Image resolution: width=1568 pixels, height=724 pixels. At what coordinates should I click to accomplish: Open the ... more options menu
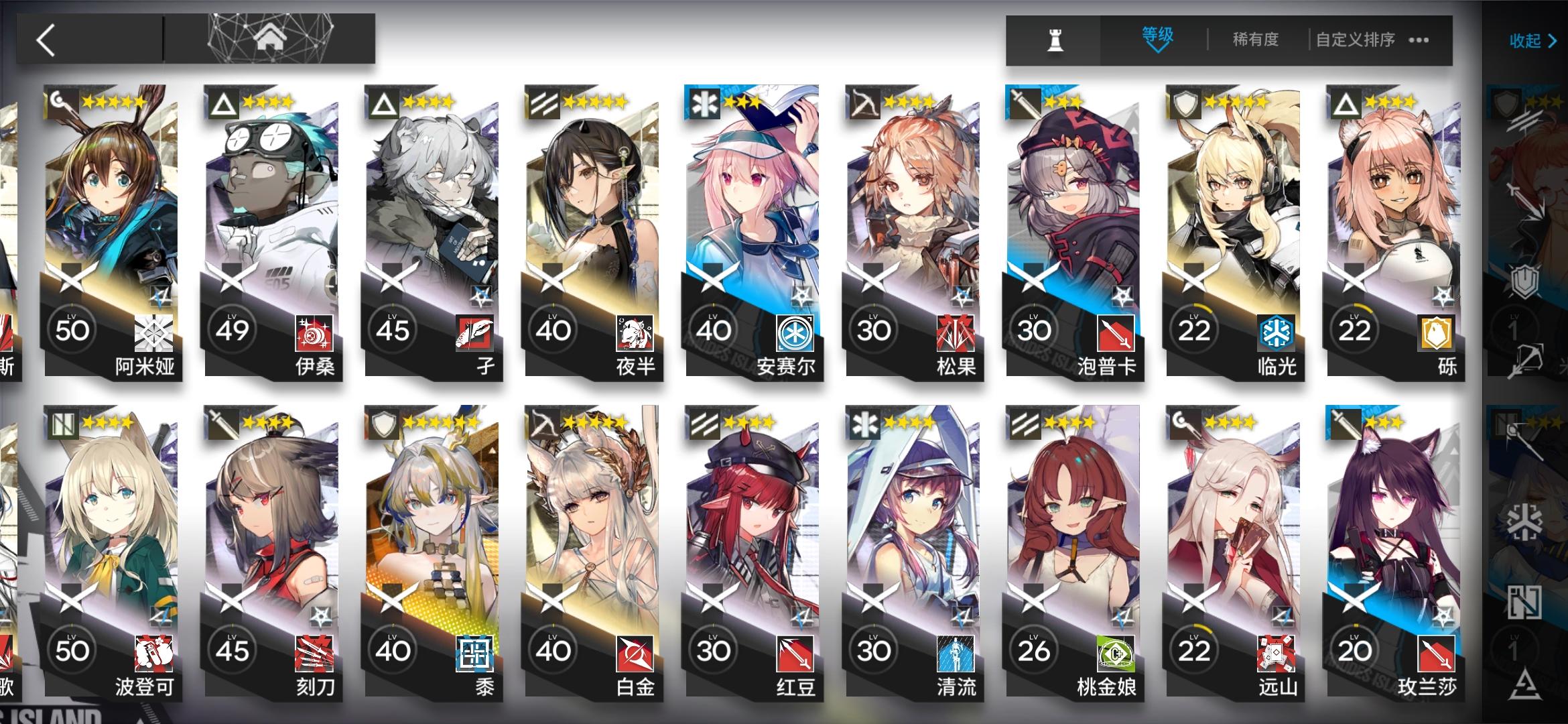pyautogui.click(x=1419, y=40)
